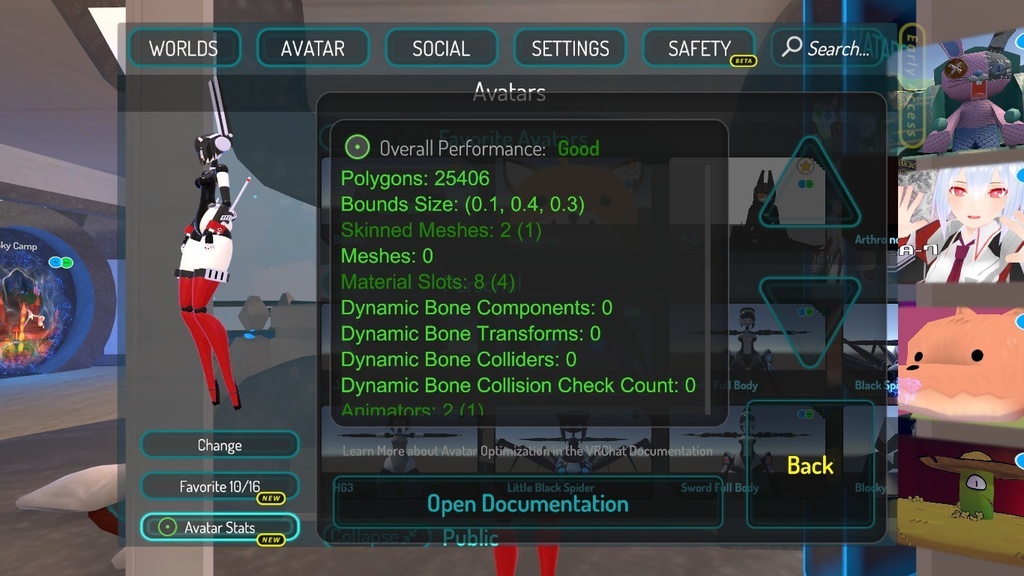Screen dimensions: 1024x576
Task: Choose the white-haired anime girl thumbnail
Action: 962,225
